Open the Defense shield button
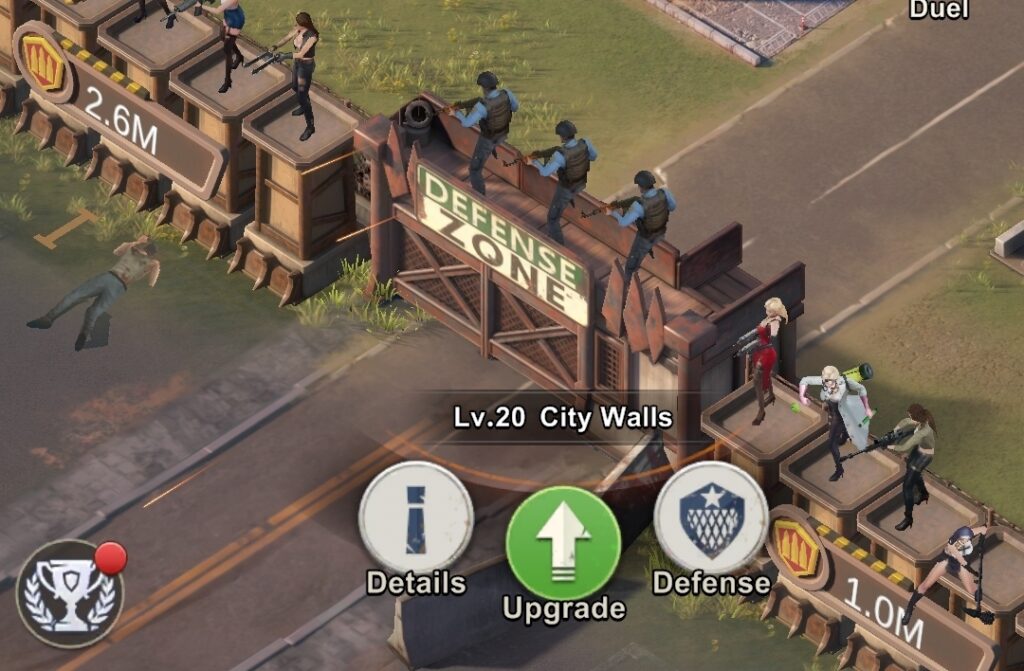This screenshot has width=1024, height=671. click(x=710, y=518)
